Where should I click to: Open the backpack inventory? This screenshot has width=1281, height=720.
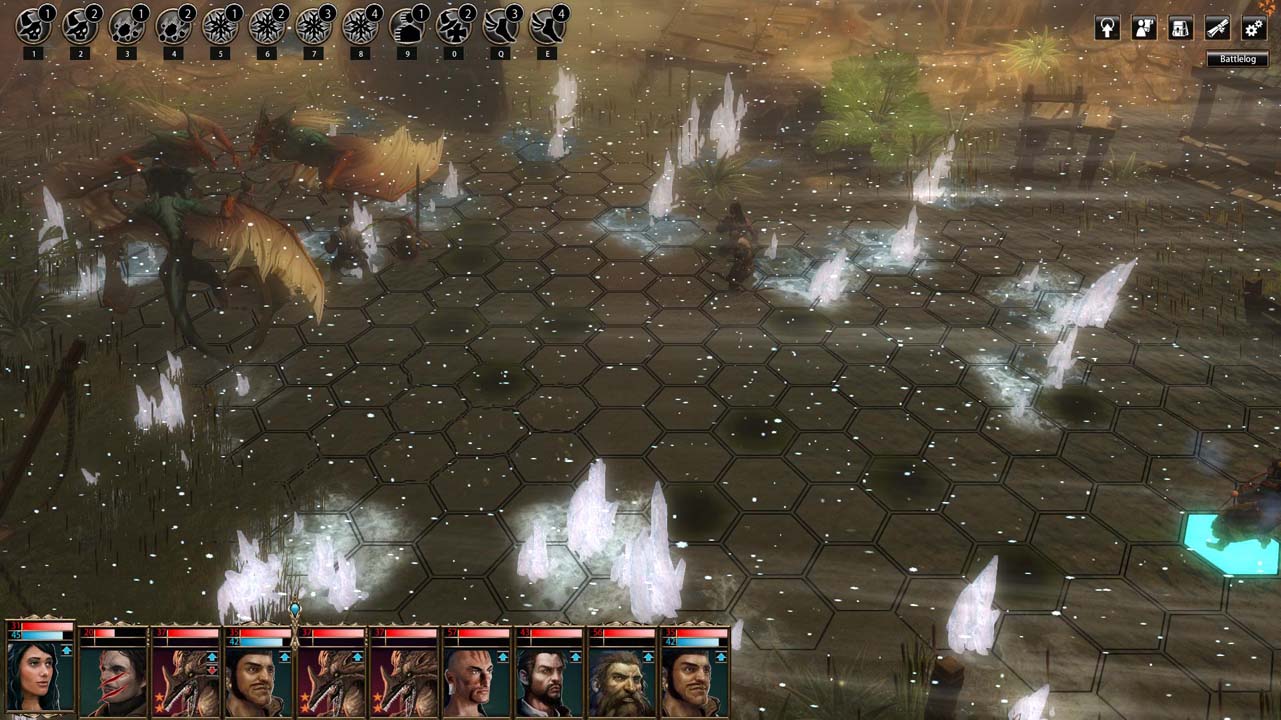(x=1181, y=28)
